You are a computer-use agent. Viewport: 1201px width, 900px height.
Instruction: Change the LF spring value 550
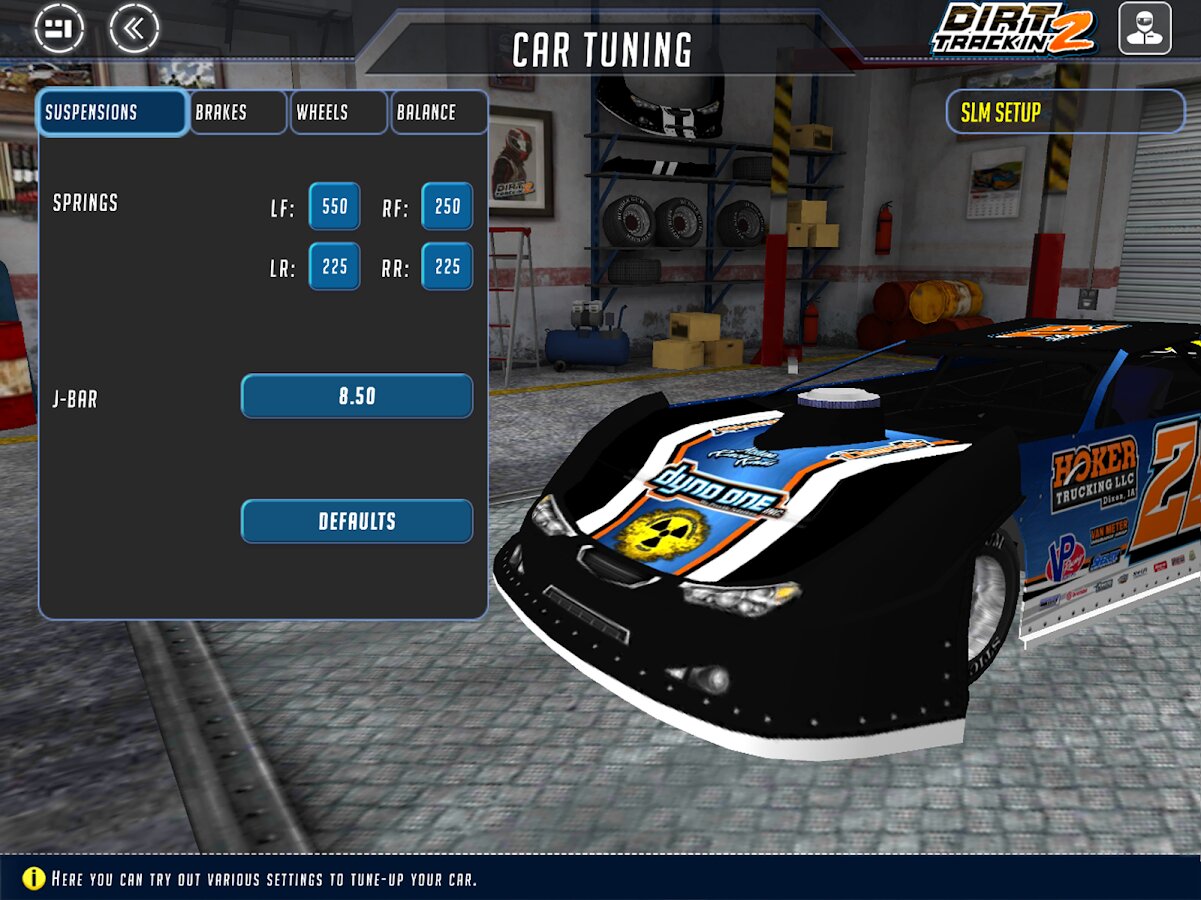click(x=334, y=207)
